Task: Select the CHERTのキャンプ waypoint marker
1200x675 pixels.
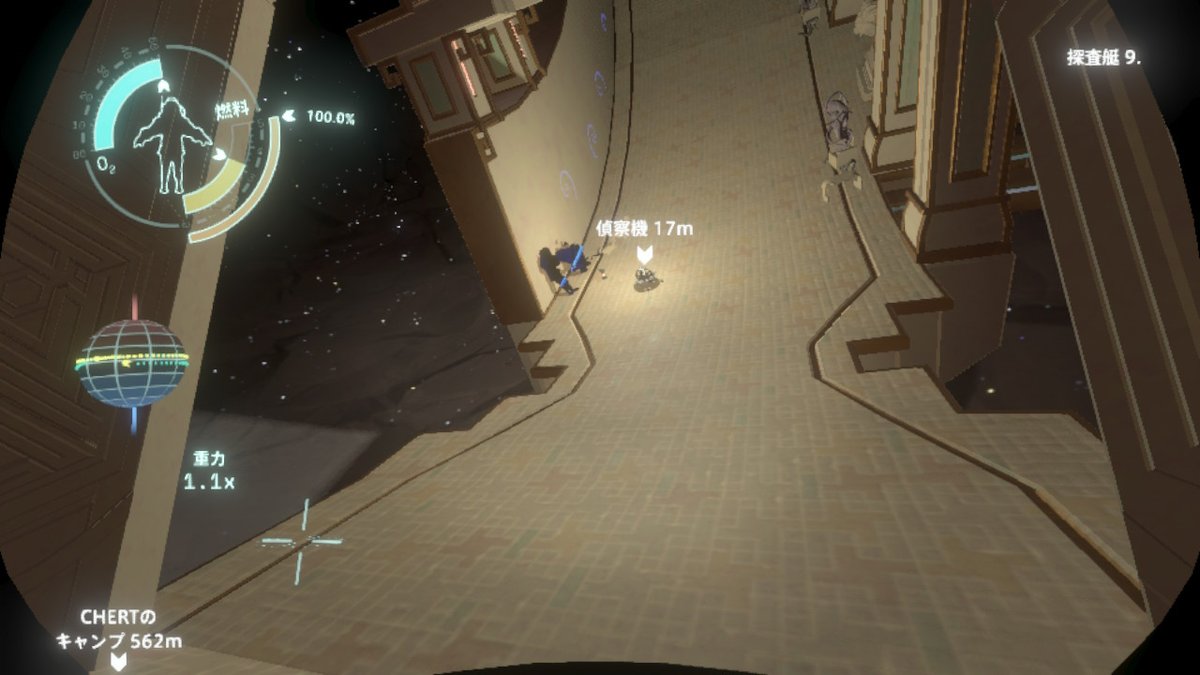Action: point(118,662)
